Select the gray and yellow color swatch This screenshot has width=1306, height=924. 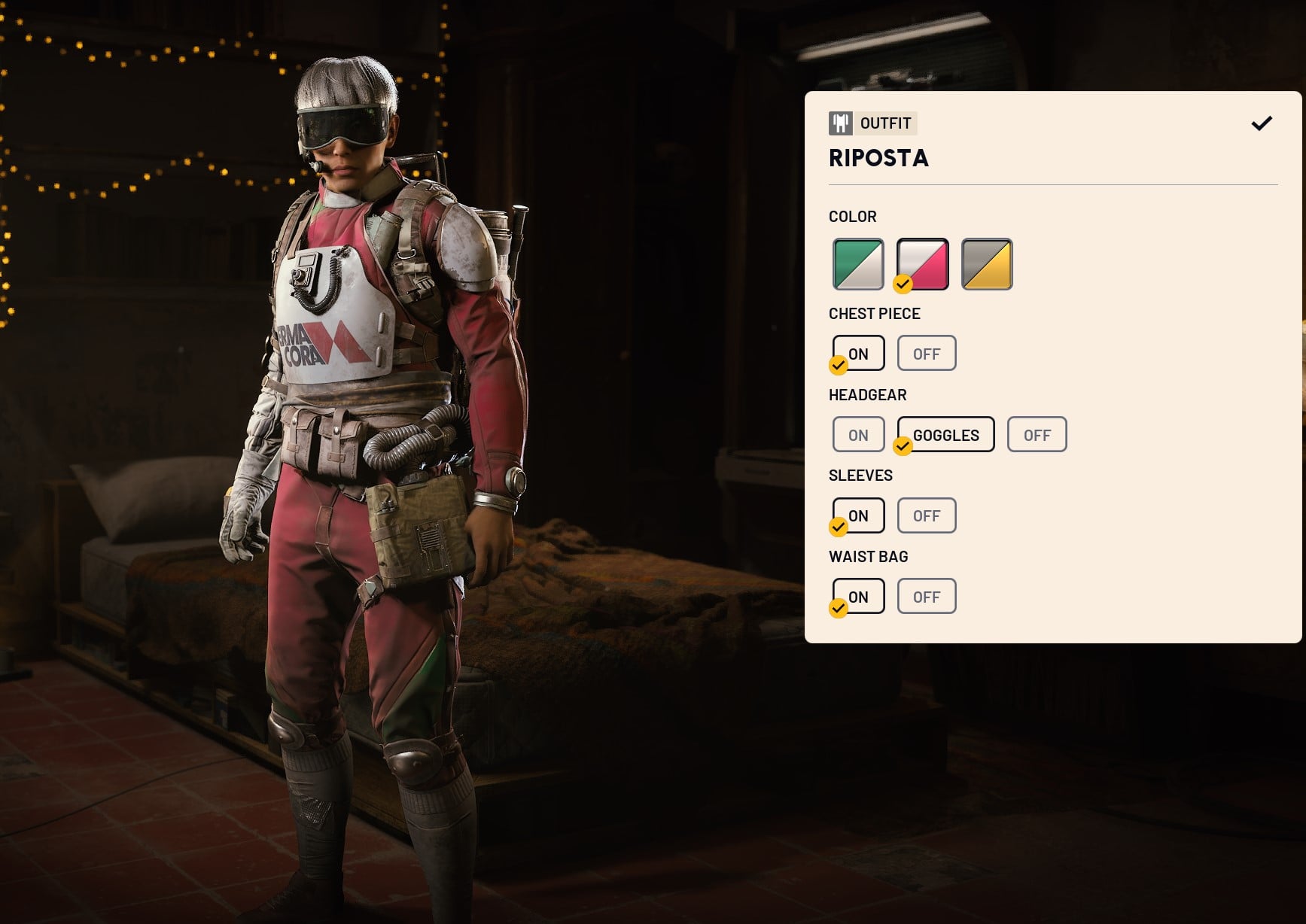point(987,264)
